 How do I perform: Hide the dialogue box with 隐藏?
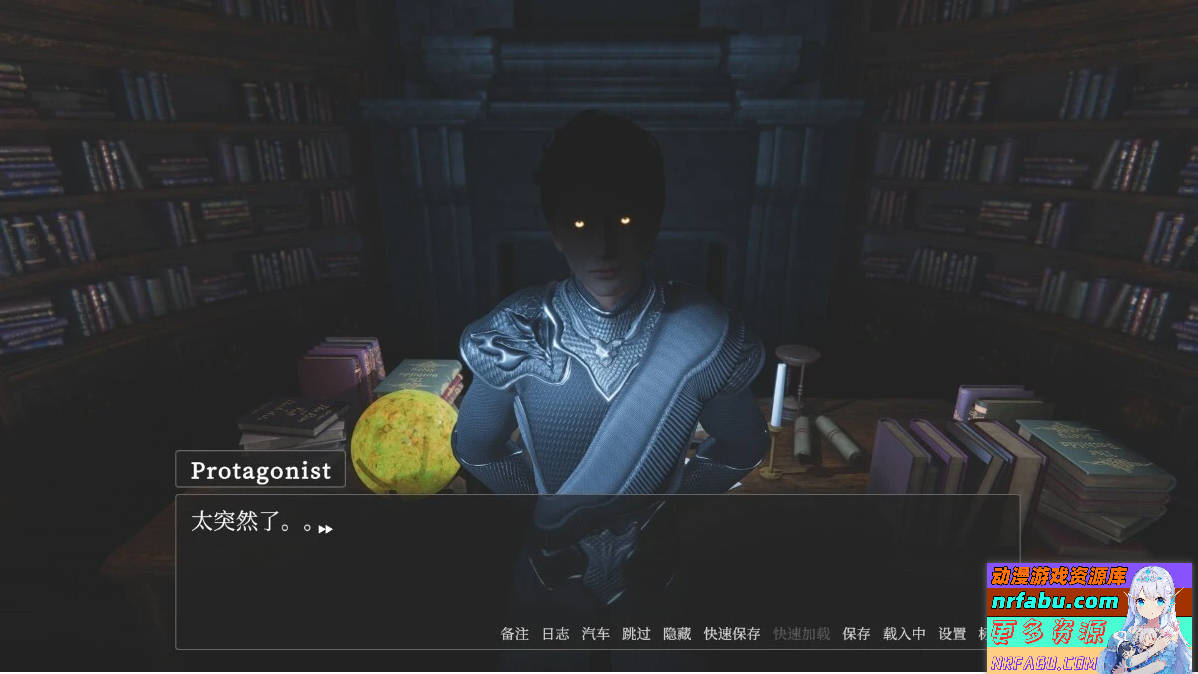[x=677, y=634]
